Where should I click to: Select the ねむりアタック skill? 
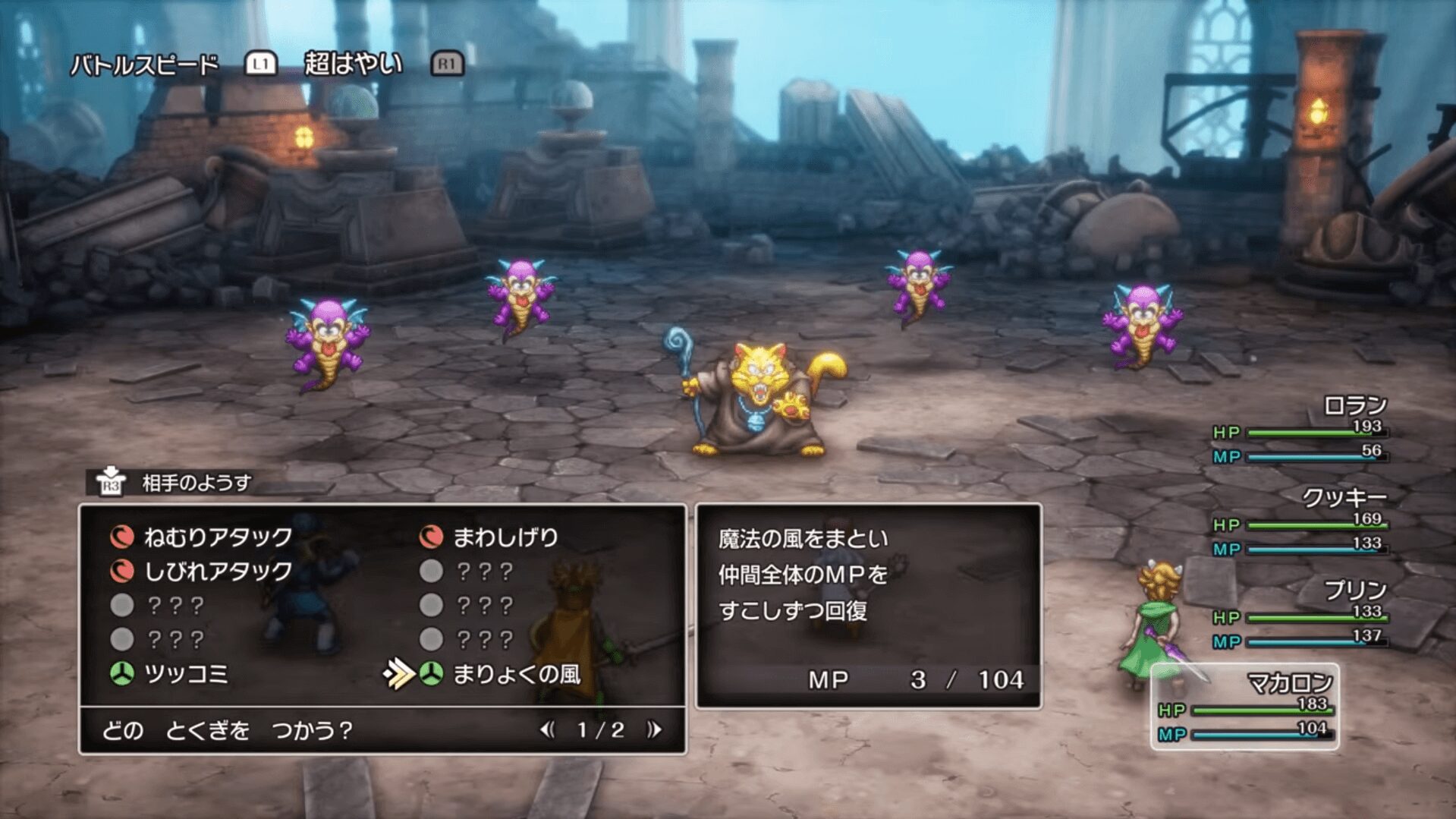(x=217, y=537)
